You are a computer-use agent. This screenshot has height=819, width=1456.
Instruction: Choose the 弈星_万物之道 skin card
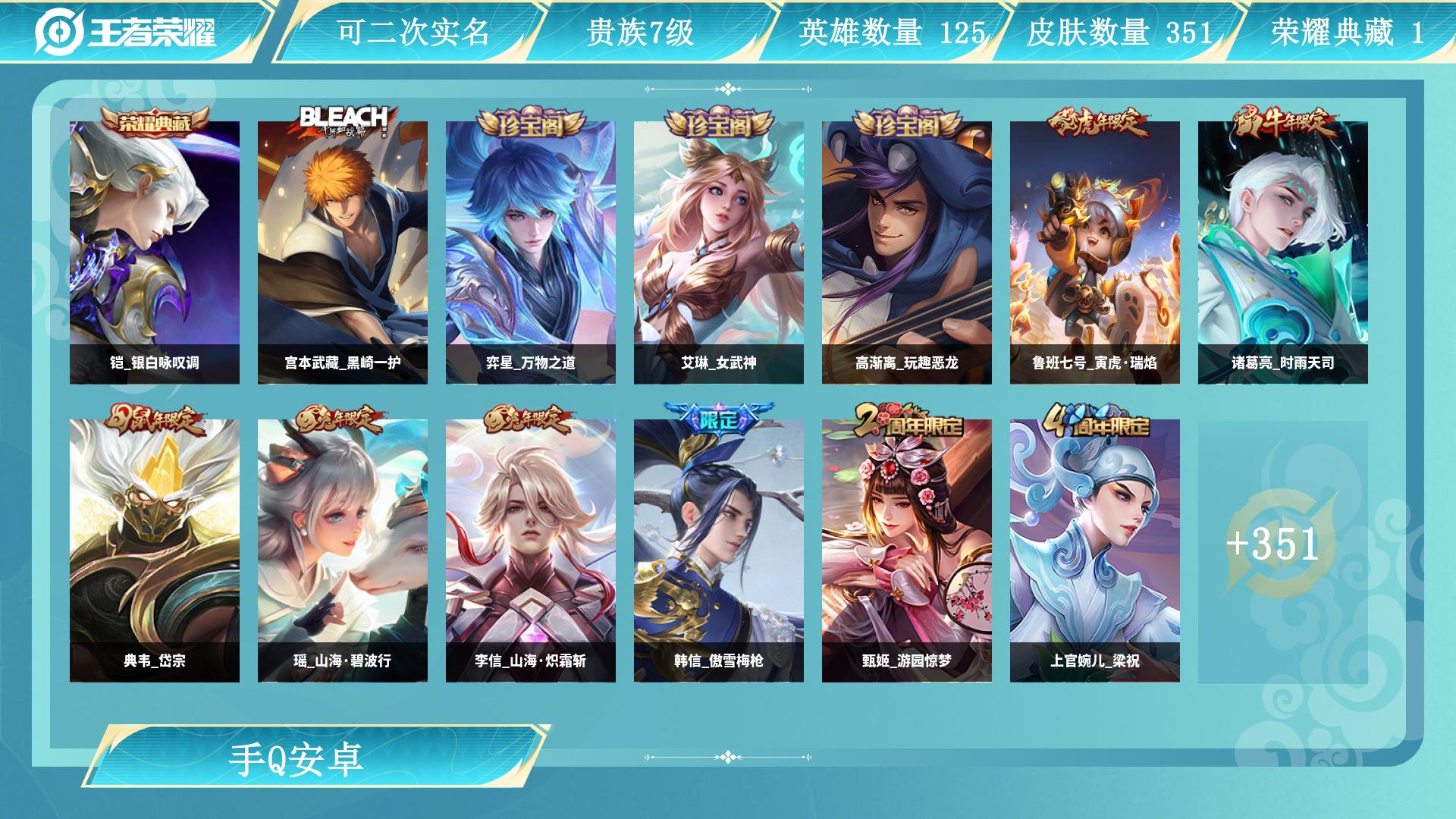(531, 253)
